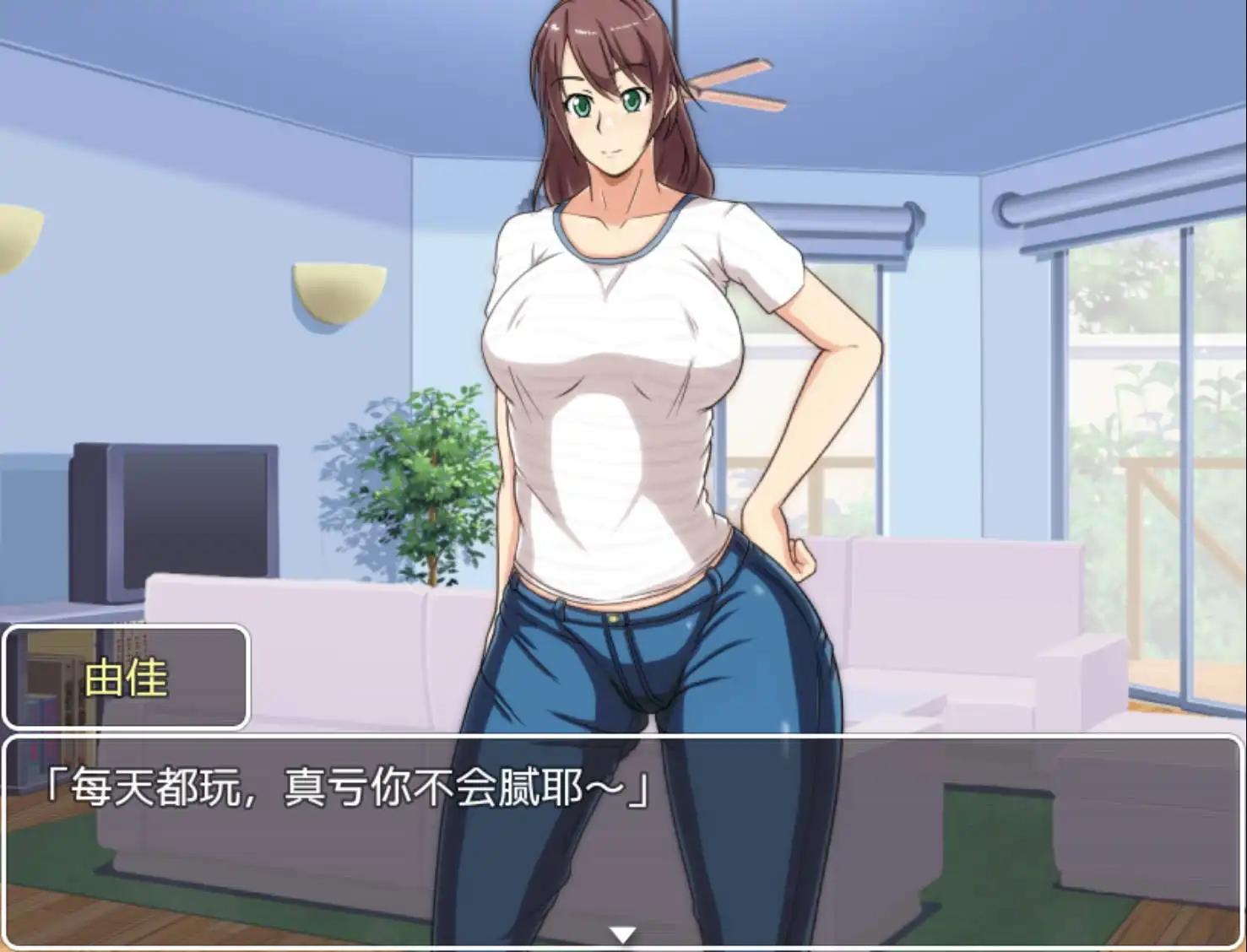Image resolution: width=1247 pixels, height=952 pixels.
Task: Click the ▼ arrow to advance dialogue
Action: coord(623,932)
